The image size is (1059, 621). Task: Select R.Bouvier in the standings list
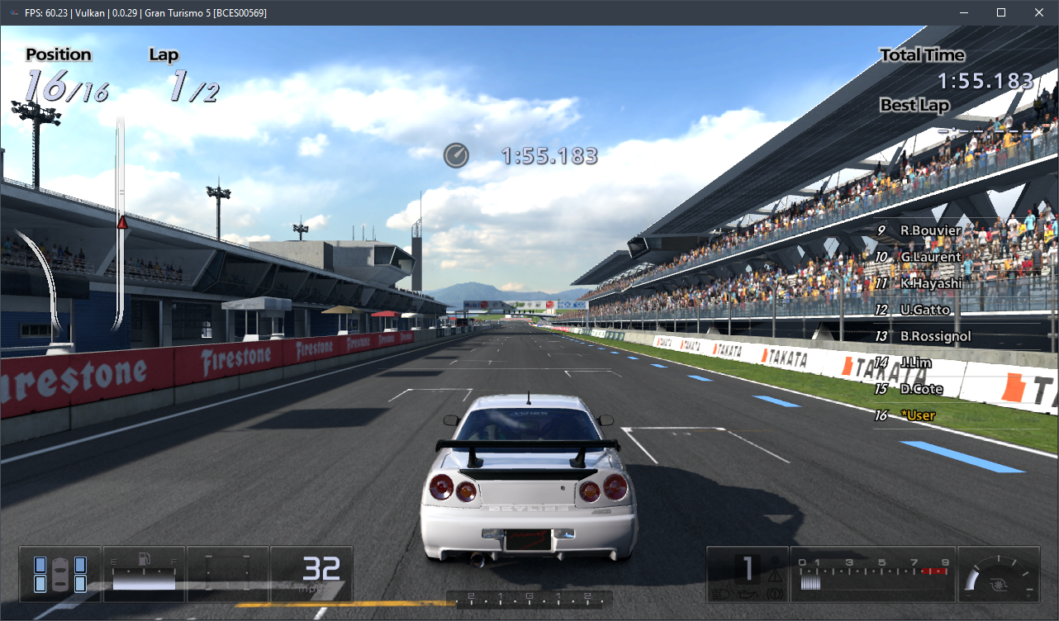coord(930,230)
